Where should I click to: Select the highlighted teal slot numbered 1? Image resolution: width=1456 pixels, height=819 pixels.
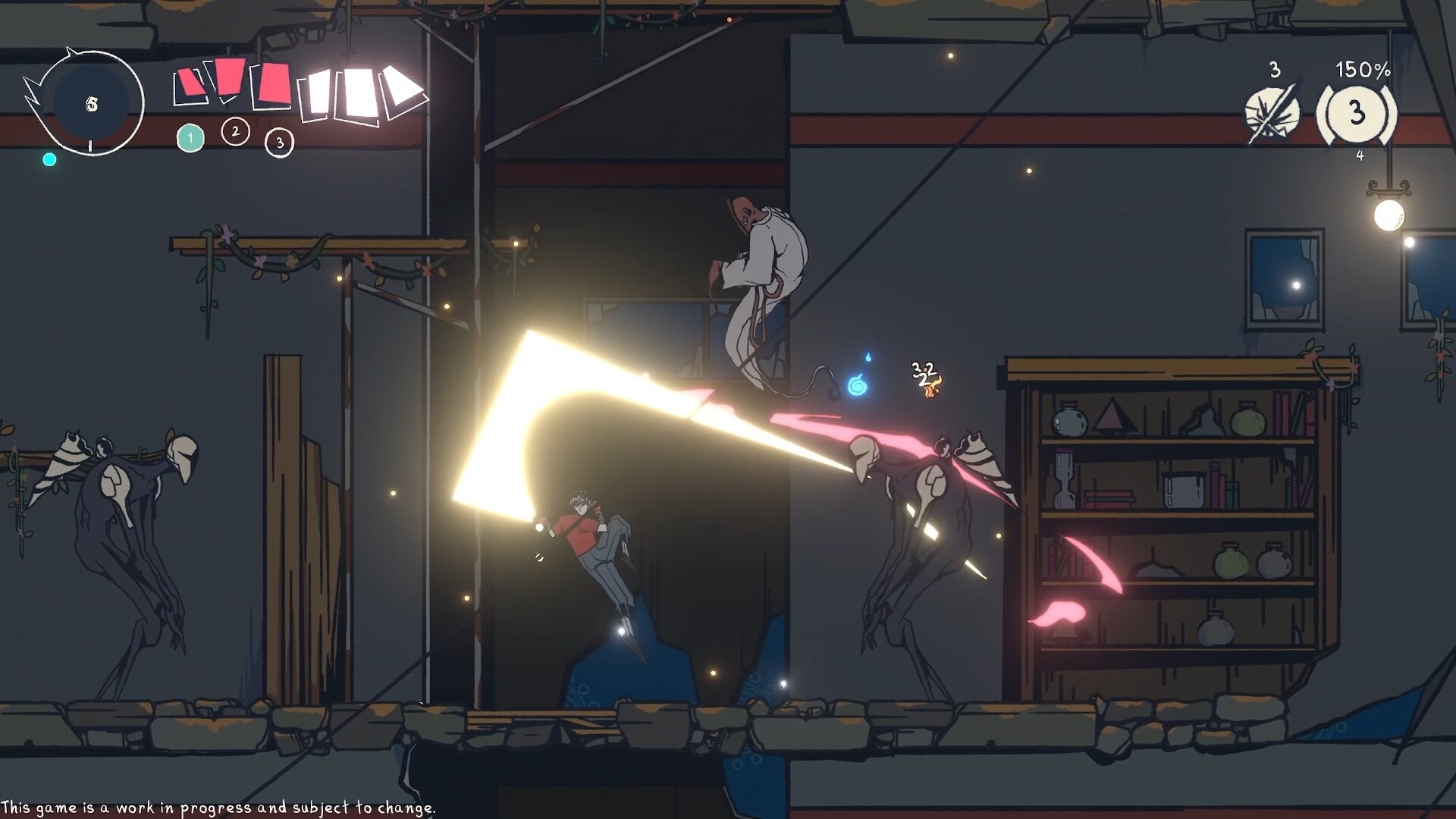coord(190,139)
